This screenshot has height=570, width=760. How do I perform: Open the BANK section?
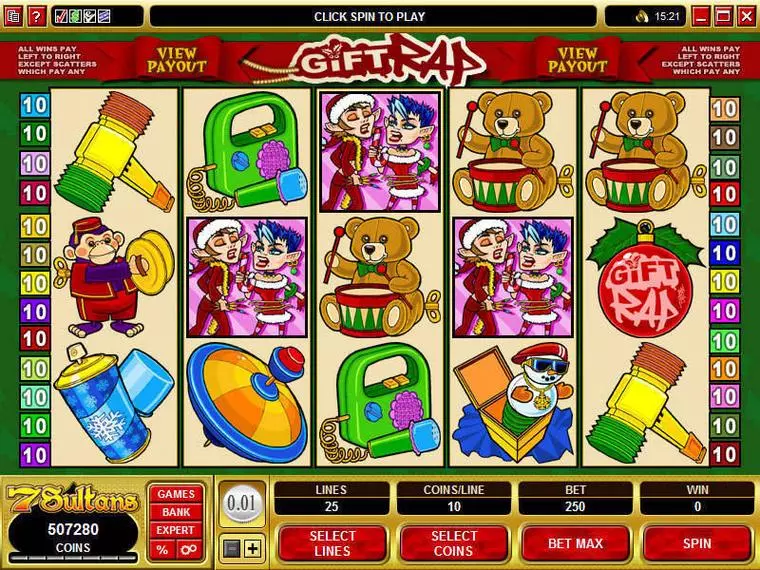point(176,512)
